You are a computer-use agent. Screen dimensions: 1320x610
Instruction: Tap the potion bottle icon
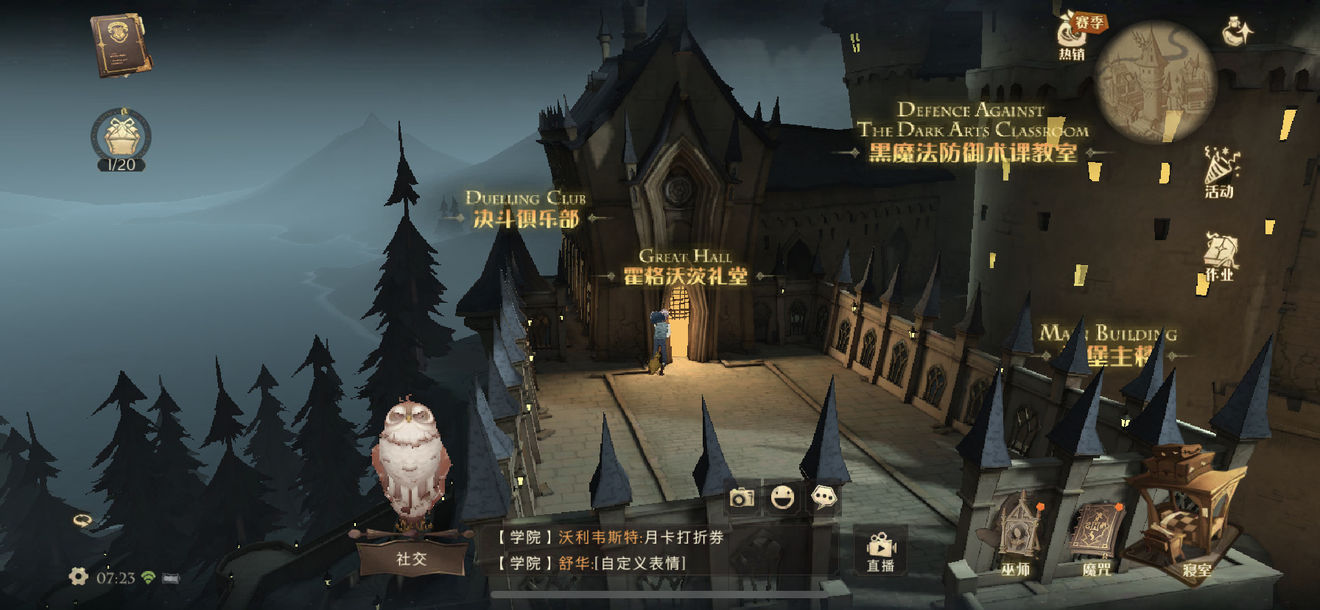[x=1238, y=32]
